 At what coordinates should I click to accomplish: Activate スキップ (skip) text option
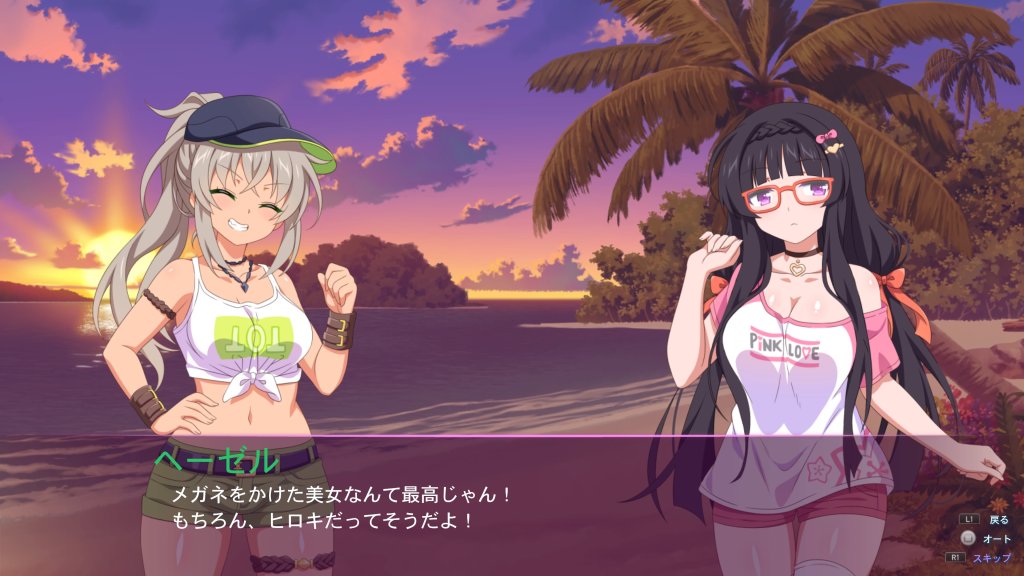point(994,557)
